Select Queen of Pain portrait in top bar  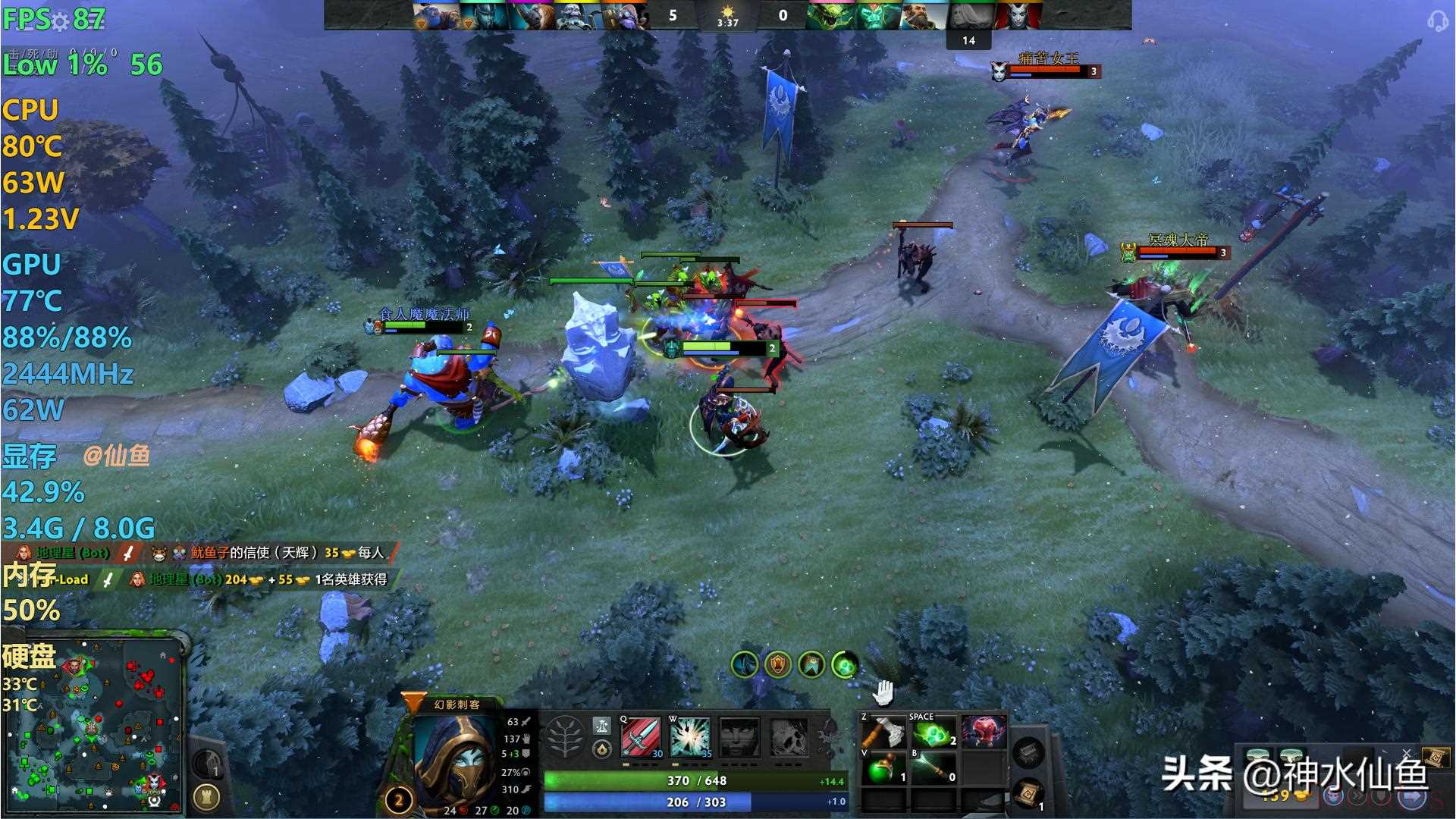tap(1016, 16)
